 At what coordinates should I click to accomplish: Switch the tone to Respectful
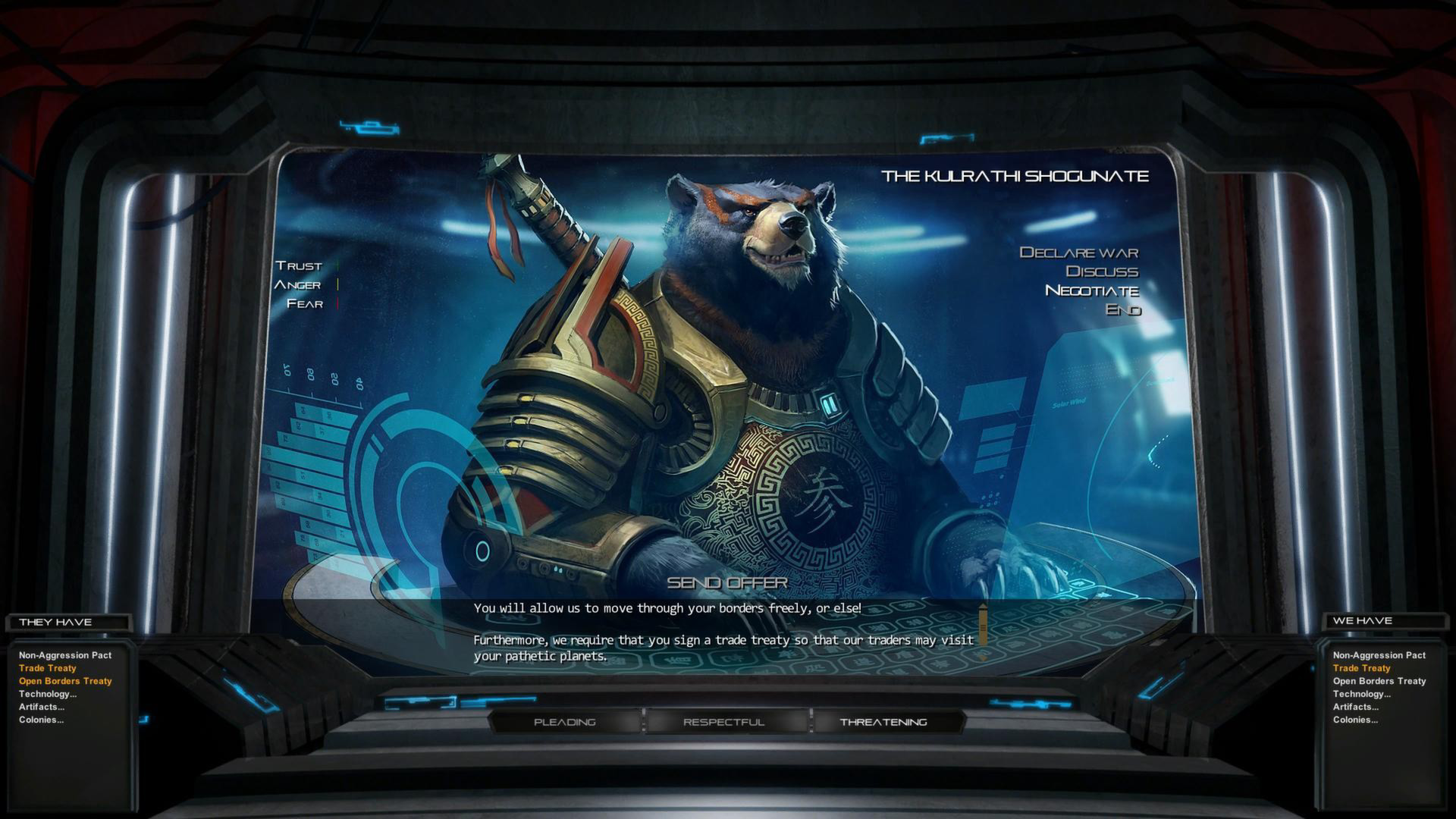723,722
